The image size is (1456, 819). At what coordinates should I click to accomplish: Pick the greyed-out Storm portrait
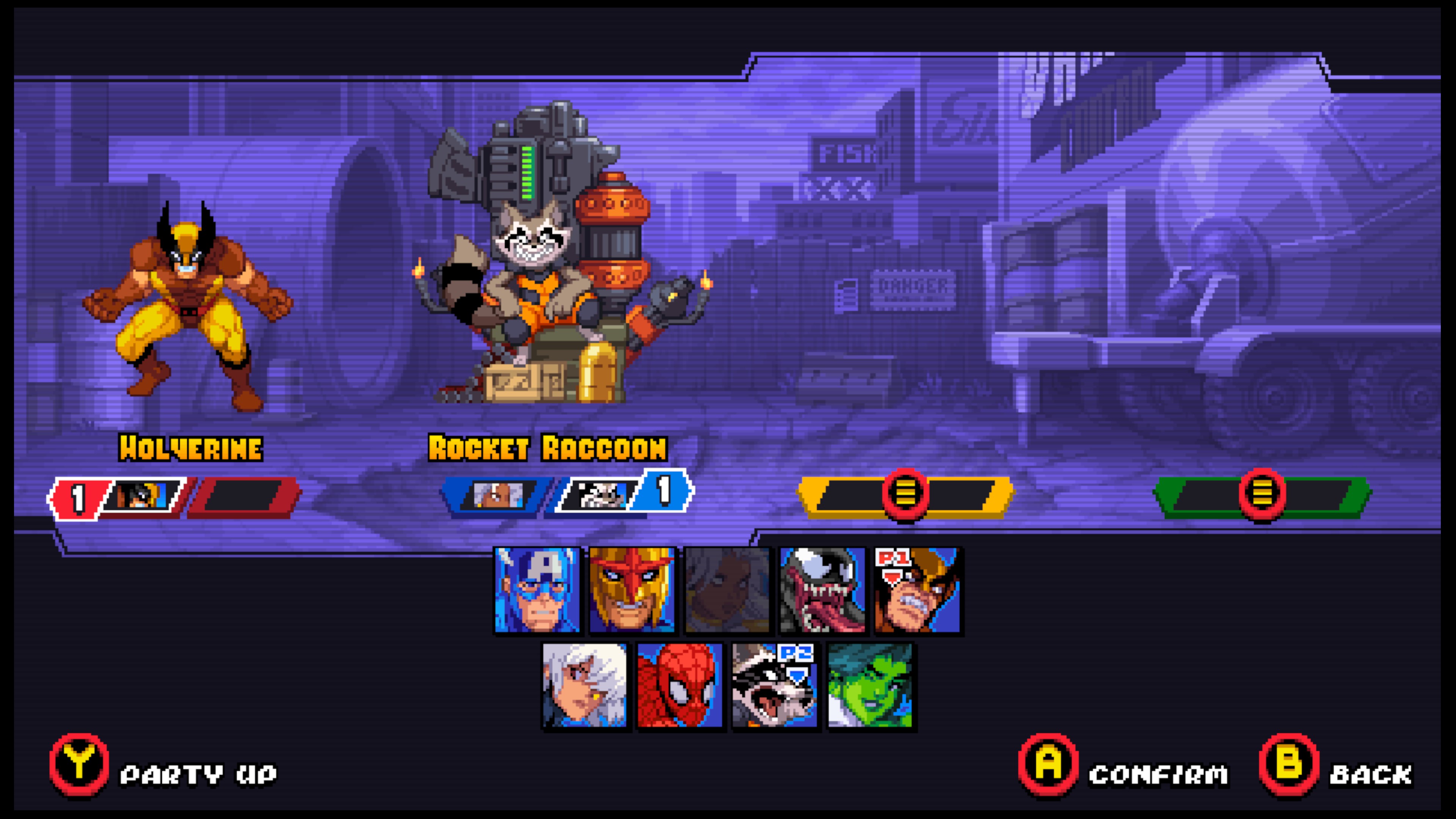coord(727,590)
